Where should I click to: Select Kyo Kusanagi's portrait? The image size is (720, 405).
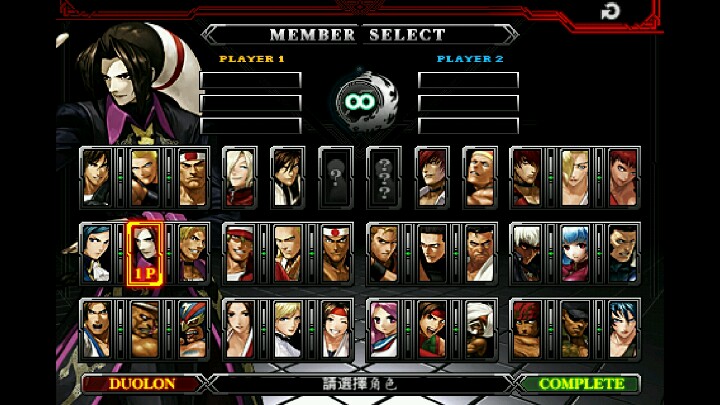tap(96, 176)
